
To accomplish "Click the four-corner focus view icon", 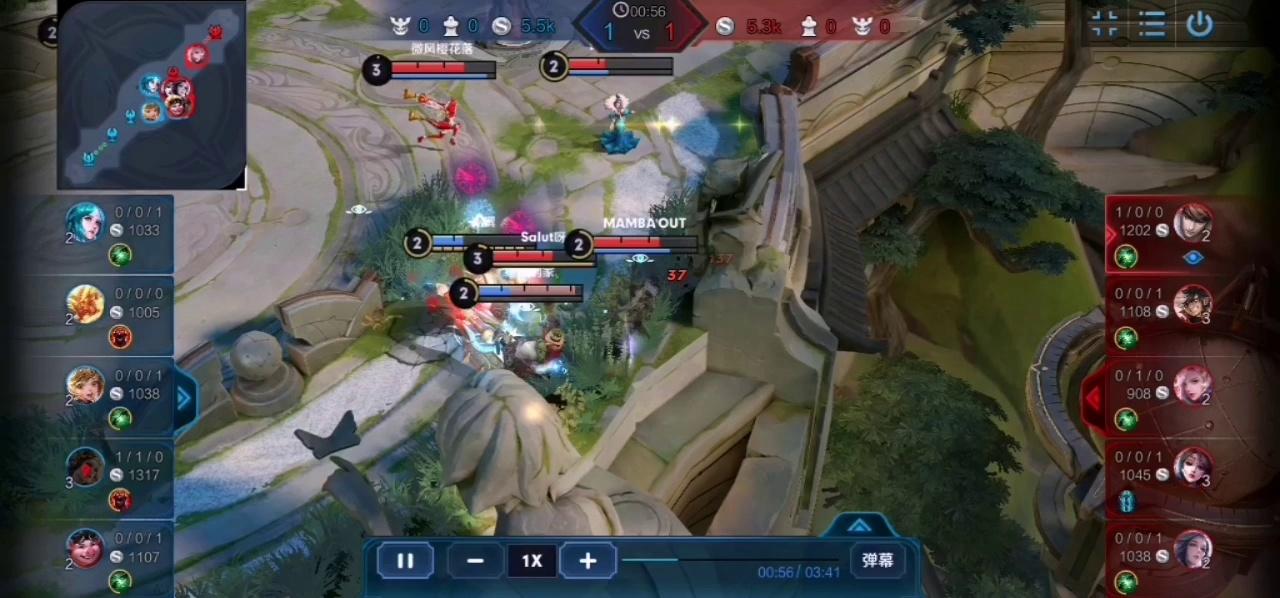I will [1105, 25].
